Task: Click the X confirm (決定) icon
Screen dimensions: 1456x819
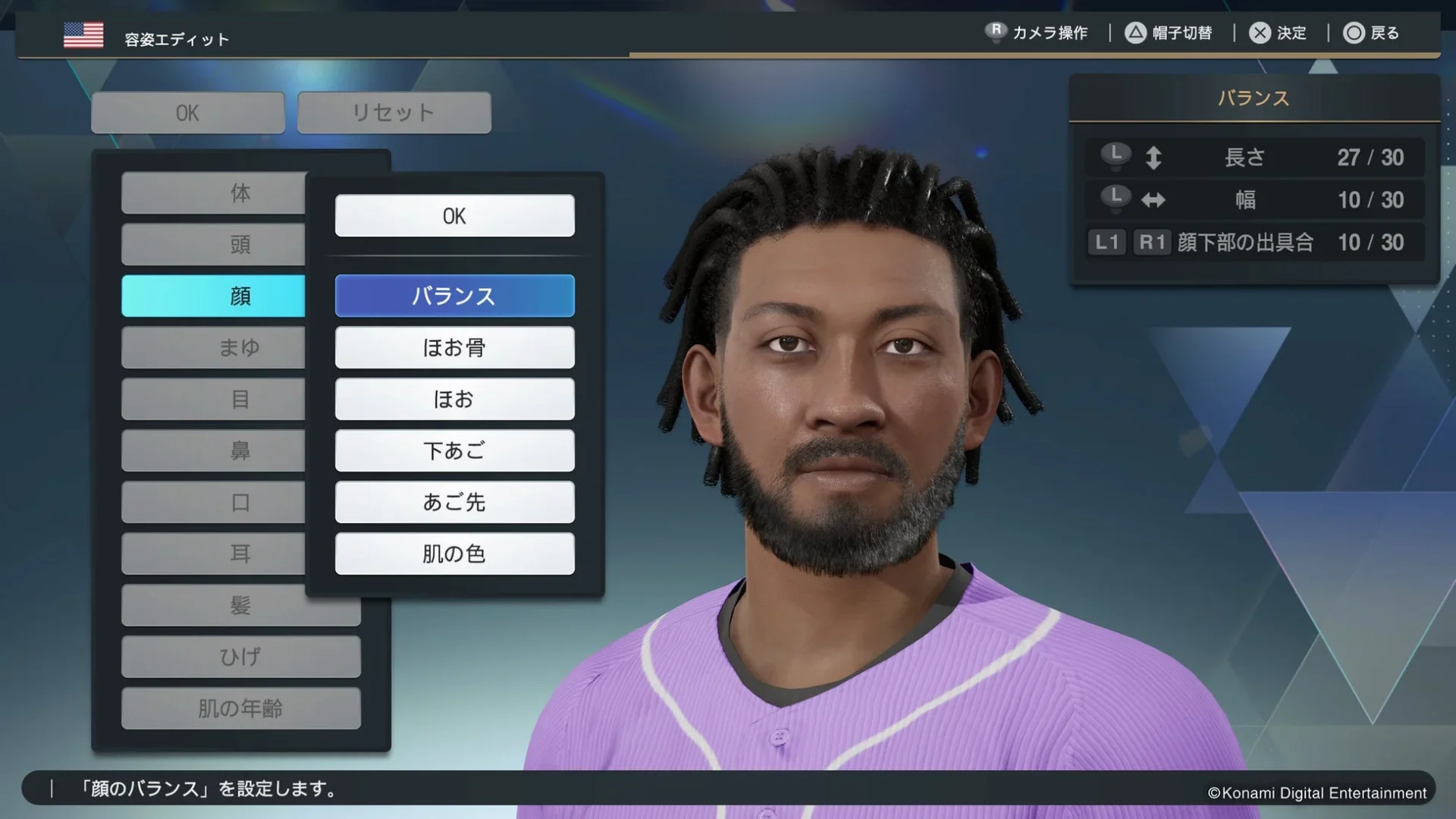Action: click(x=1258, y=33)
